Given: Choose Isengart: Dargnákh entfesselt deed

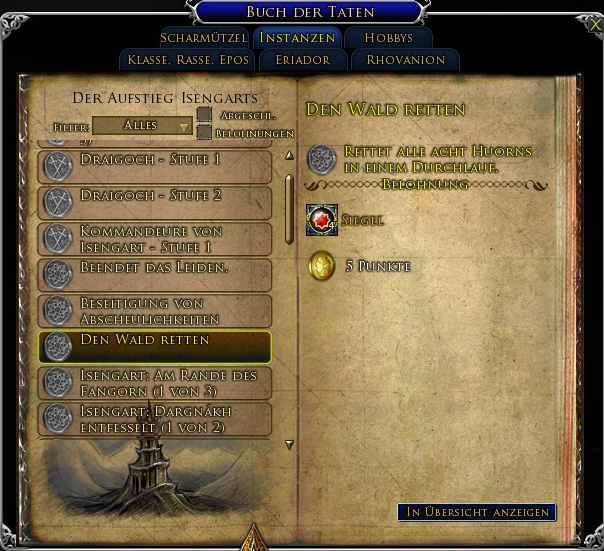Looking at the screenshot, I should [x=155, y=418].
